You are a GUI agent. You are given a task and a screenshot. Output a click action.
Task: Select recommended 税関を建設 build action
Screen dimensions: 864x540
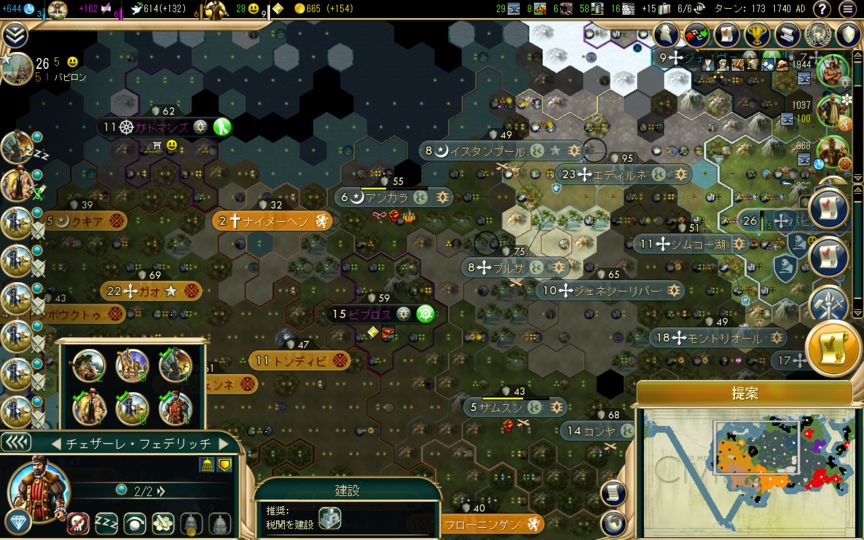click(330, 518)
